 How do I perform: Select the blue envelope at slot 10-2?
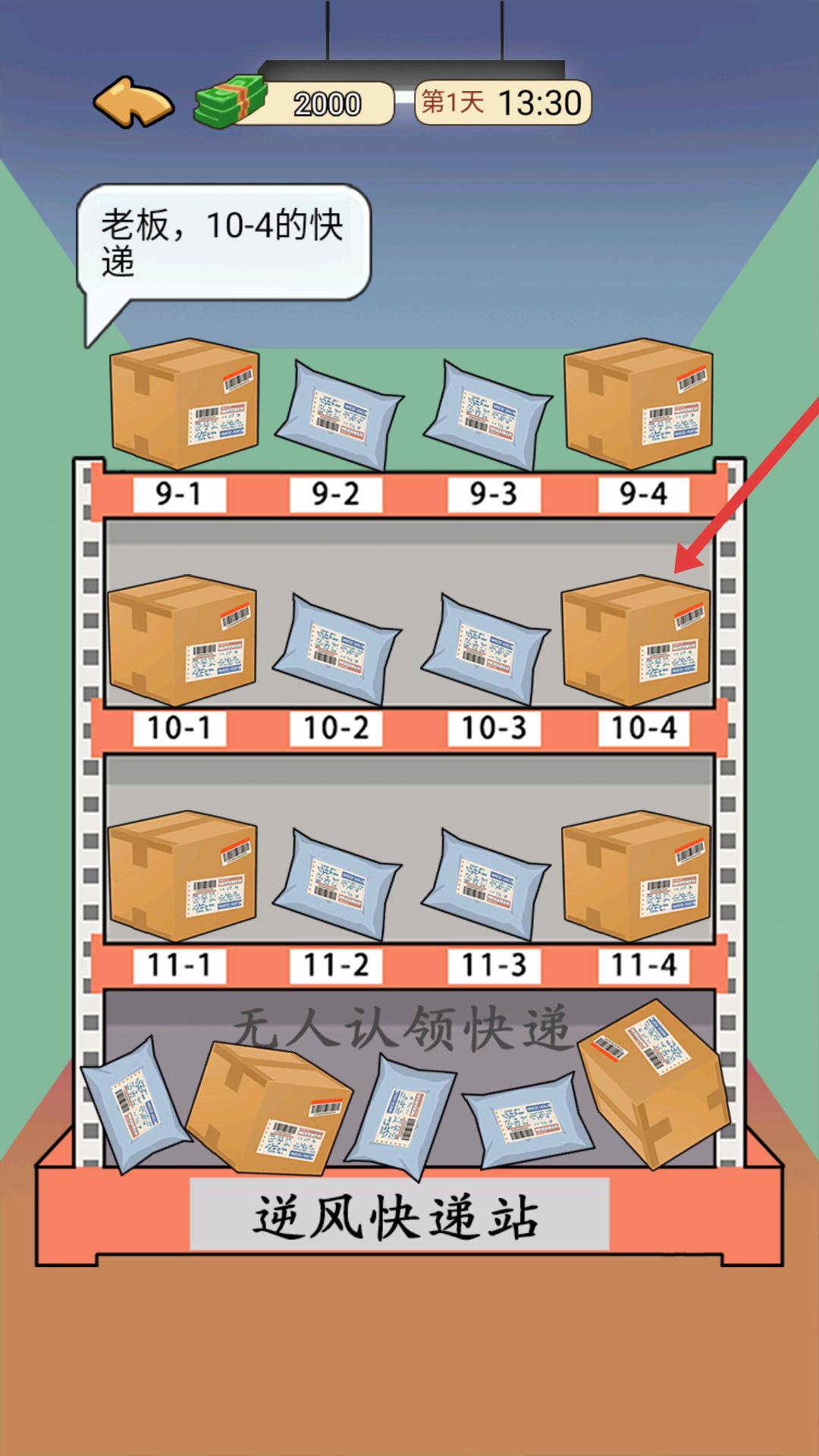click(336, 648)
